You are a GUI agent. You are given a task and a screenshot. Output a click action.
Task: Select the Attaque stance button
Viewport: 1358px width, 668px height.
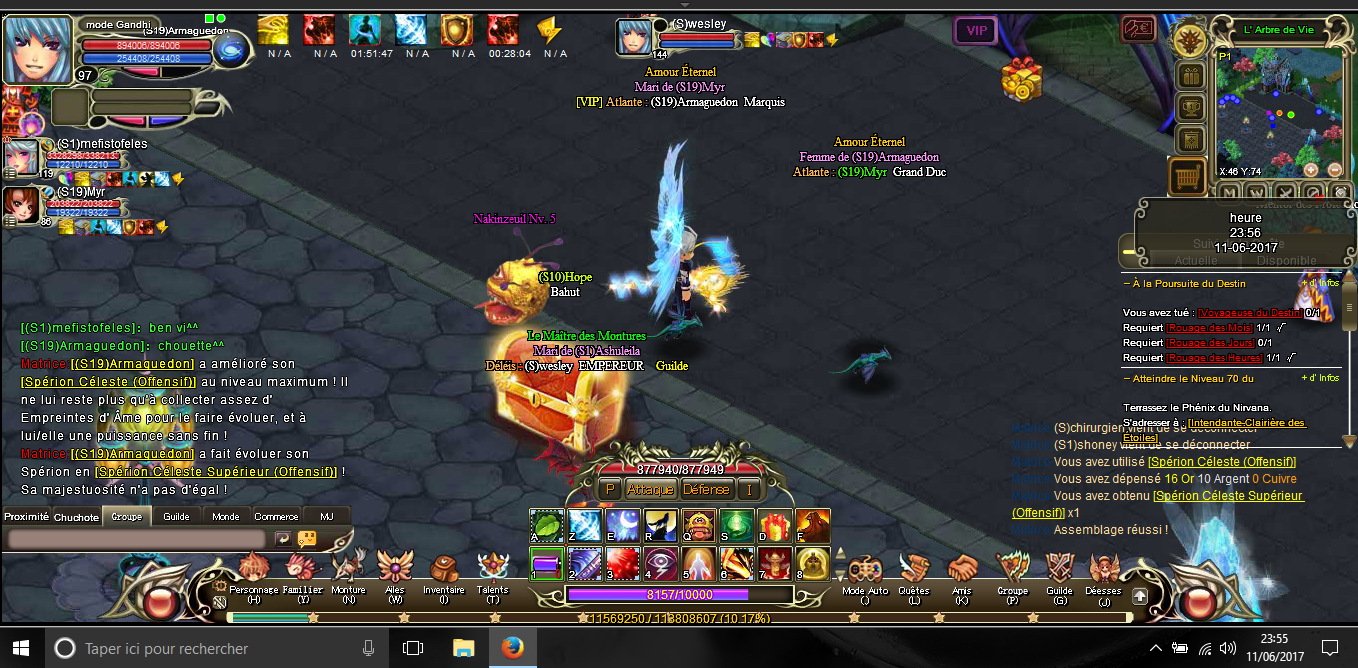click(x=650, y=489)
